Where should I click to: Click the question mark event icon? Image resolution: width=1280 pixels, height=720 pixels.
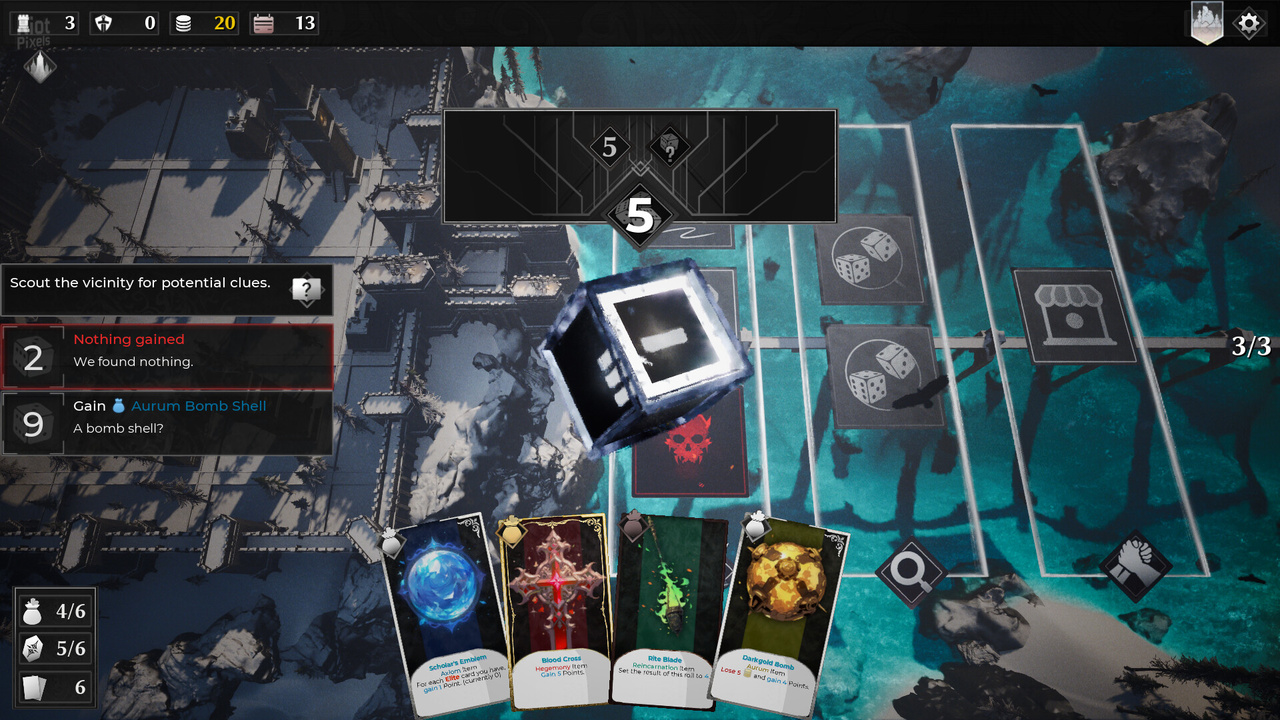[307, 291]
